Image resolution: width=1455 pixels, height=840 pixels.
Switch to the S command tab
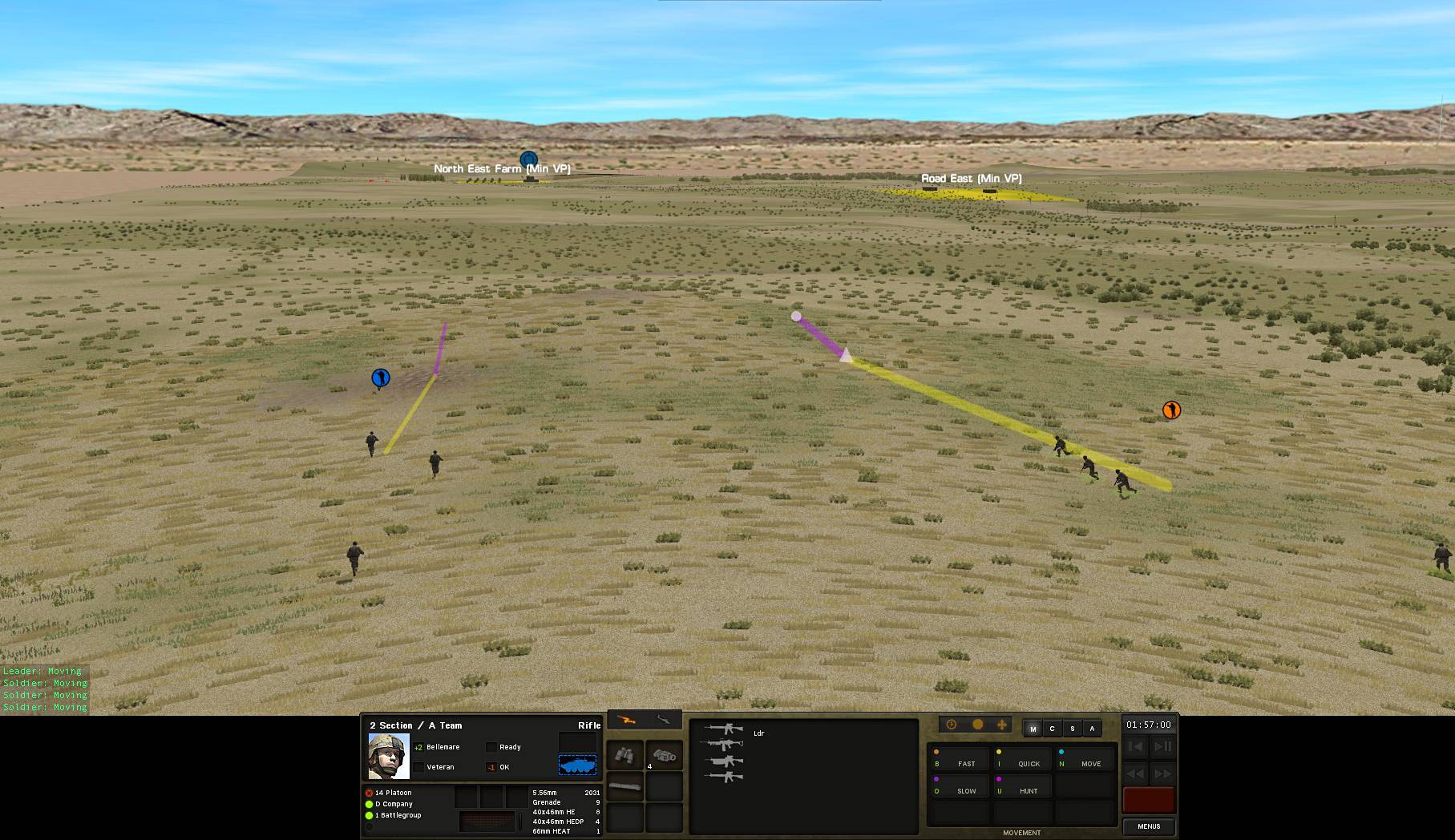pyautogui.click(x=1073, y=729)
